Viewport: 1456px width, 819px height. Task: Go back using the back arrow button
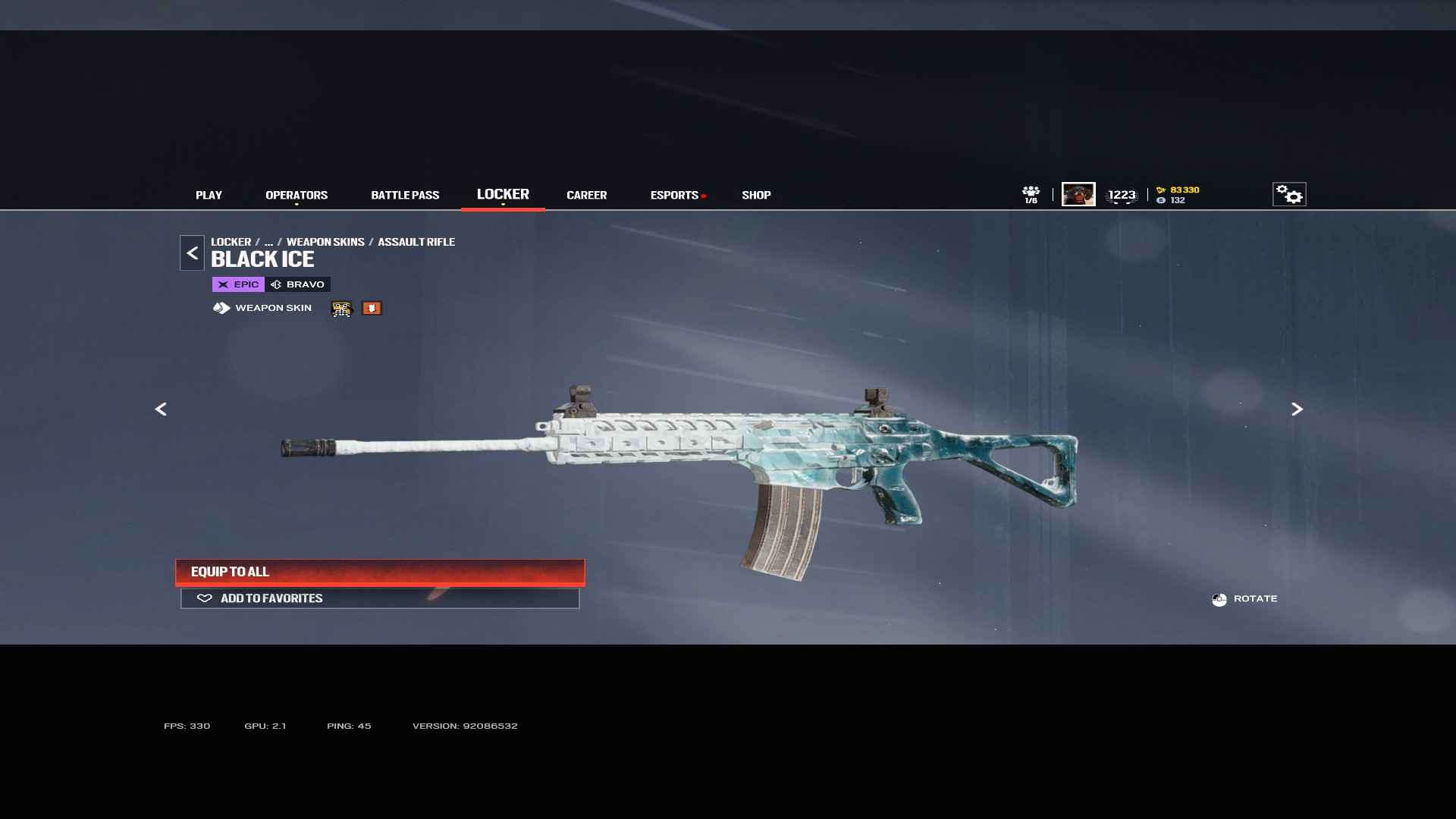192,253
